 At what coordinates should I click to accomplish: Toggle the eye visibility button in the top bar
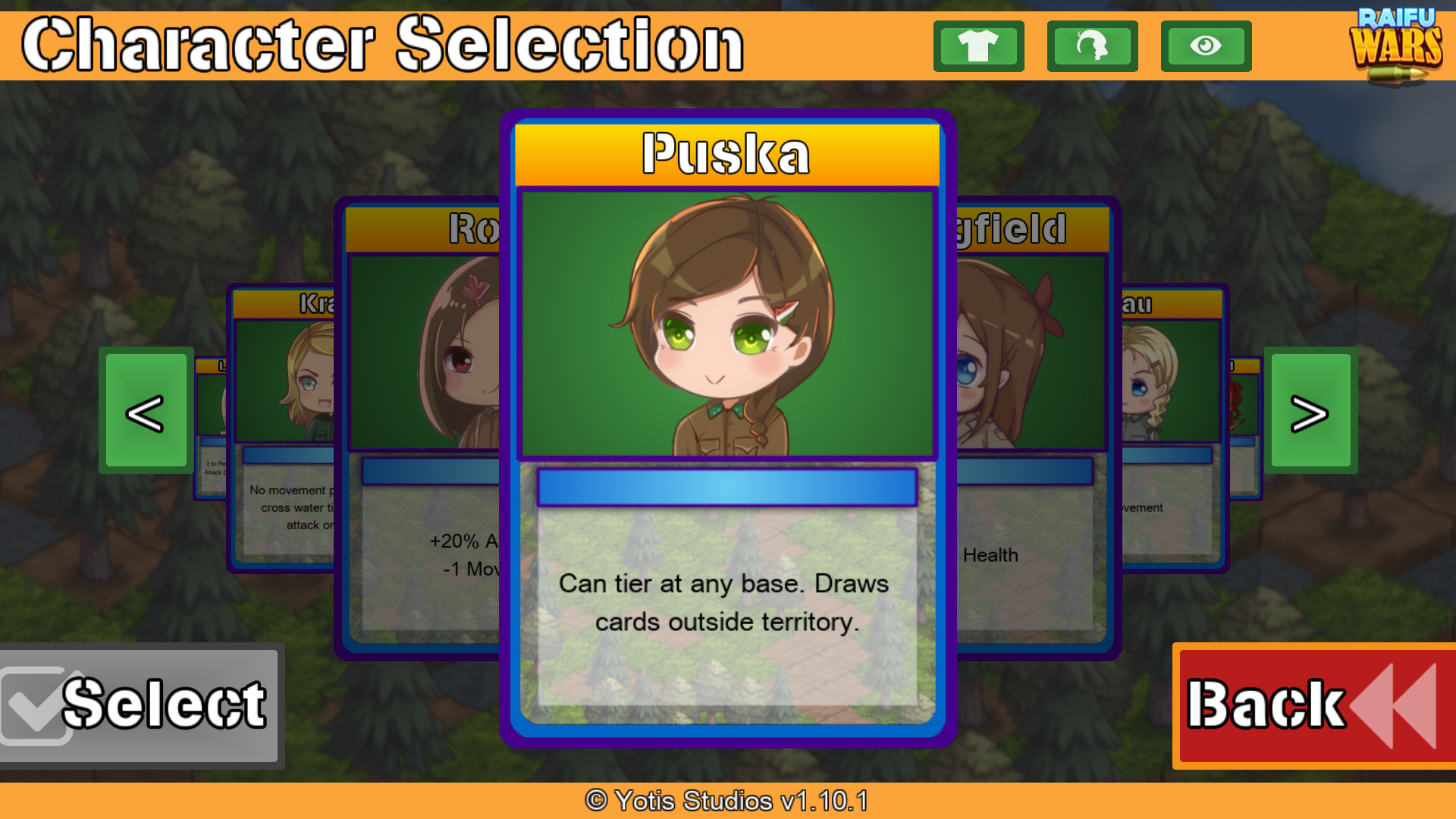coord(1206,46)
